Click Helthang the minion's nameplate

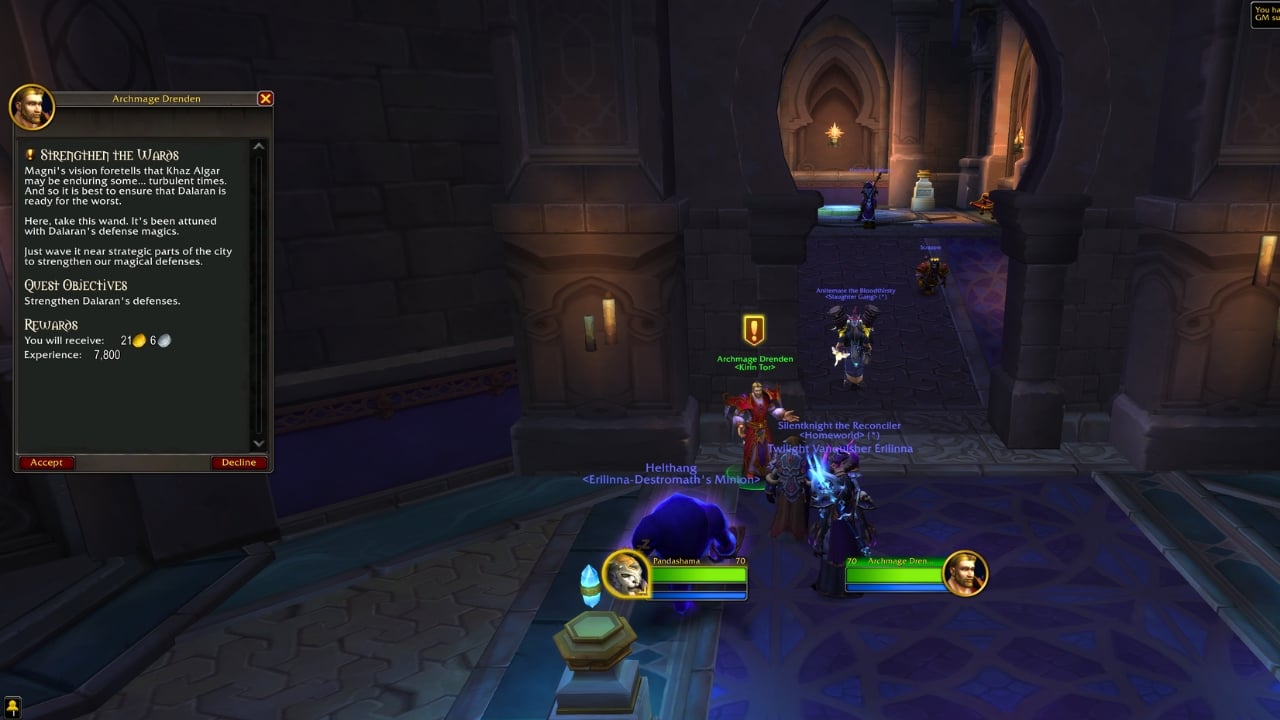(x=670, y=468)
